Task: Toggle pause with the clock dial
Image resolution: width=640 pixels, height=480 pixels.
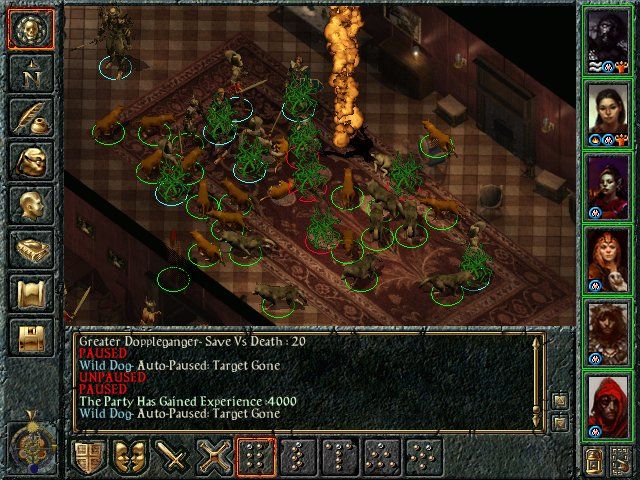Action: (30, 442)
